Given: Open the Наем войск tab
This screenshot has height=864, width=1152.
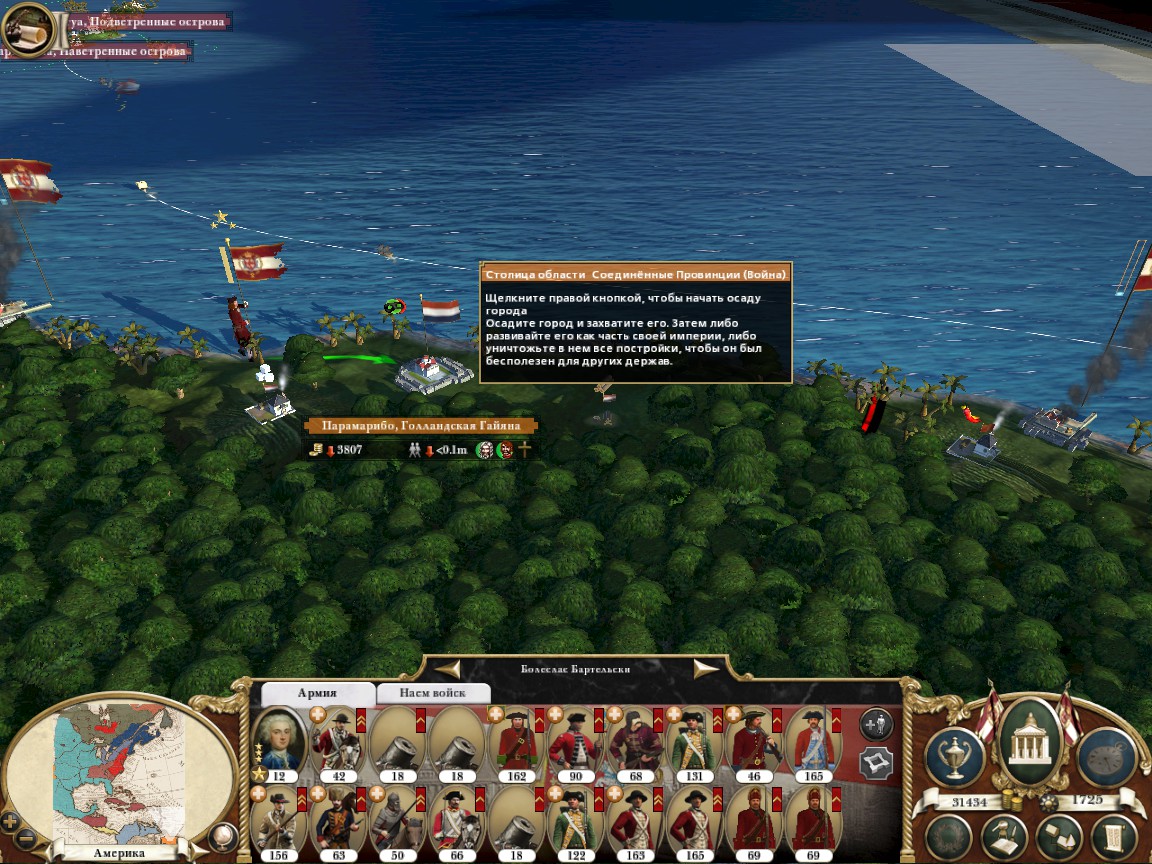Looking at the screenshot, I should tap(432, 693).
